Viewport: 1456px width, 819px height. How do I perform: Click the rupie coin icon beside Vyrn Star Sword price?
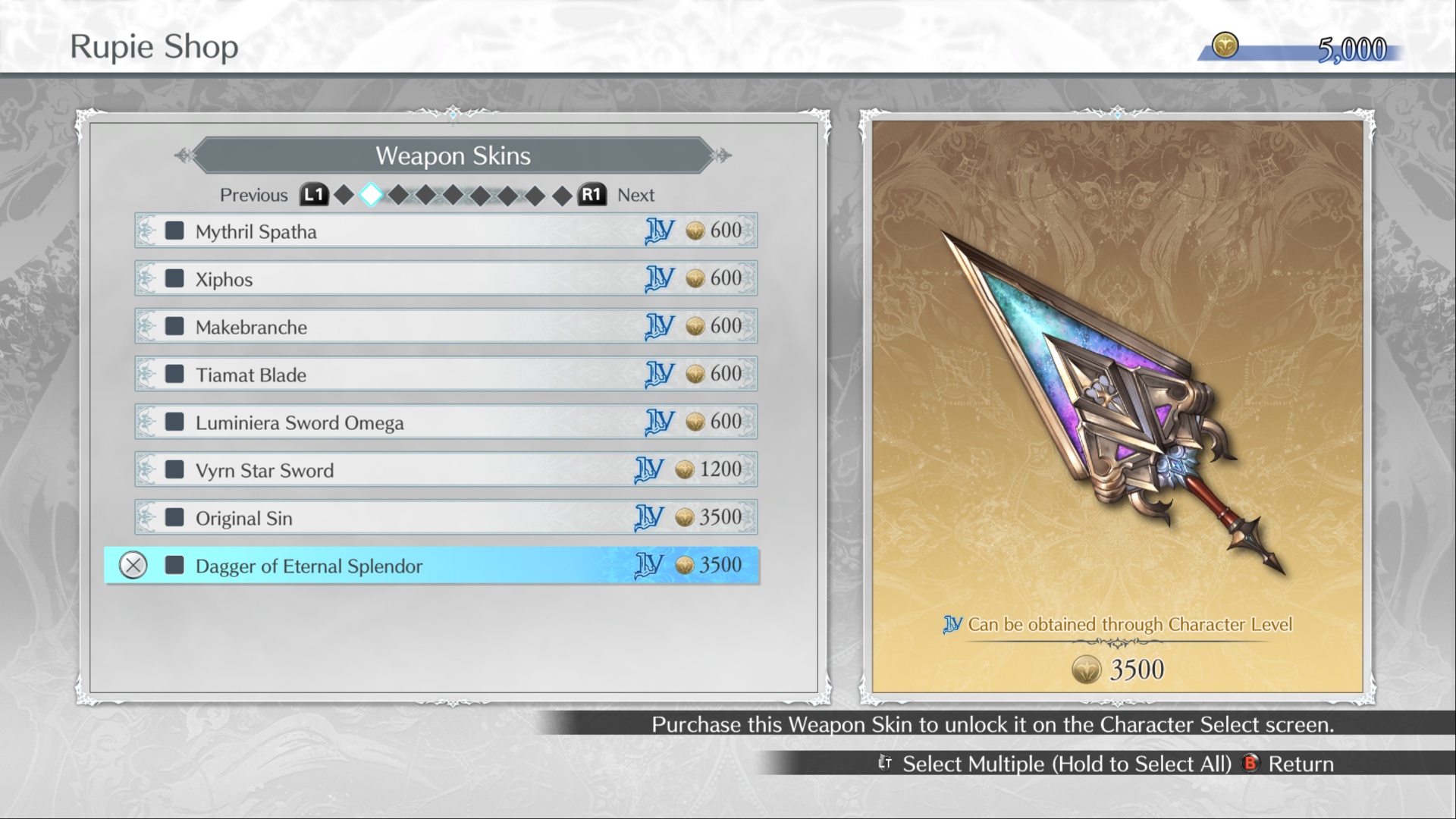pyautogui.click(x=685, y=469)
